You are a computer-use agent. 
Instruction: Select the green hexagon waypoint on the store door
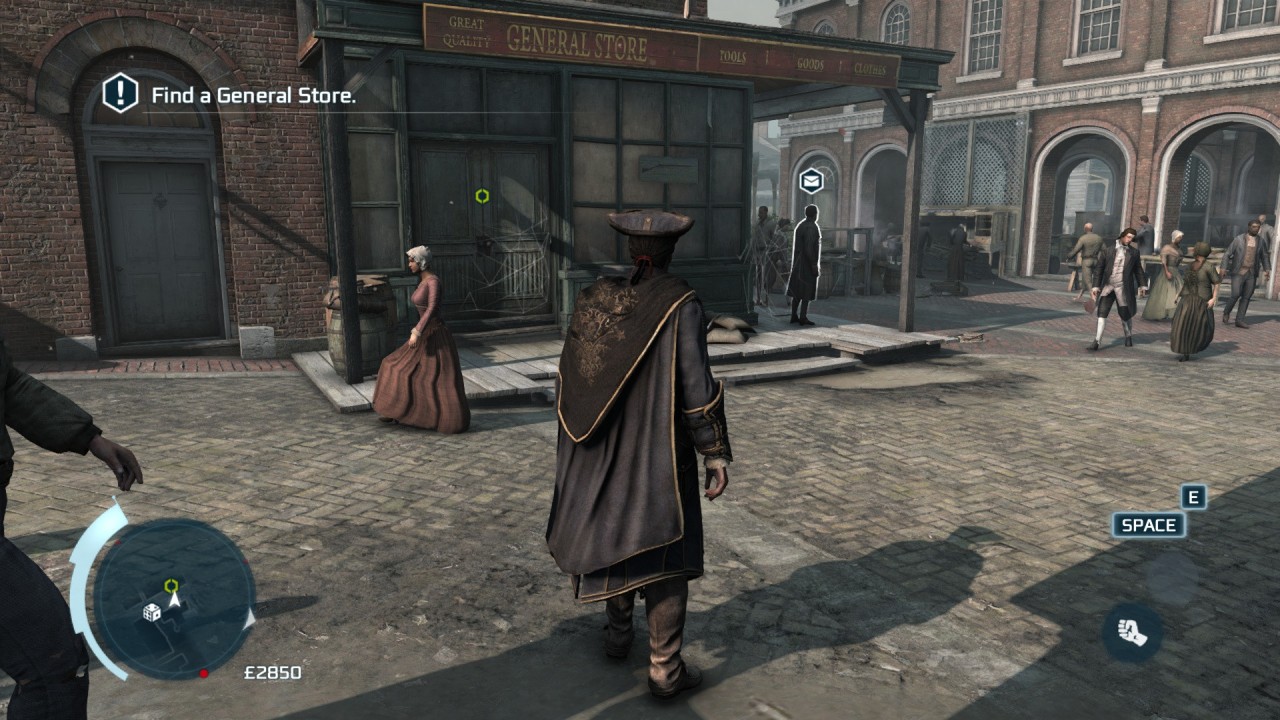point(482,195)
